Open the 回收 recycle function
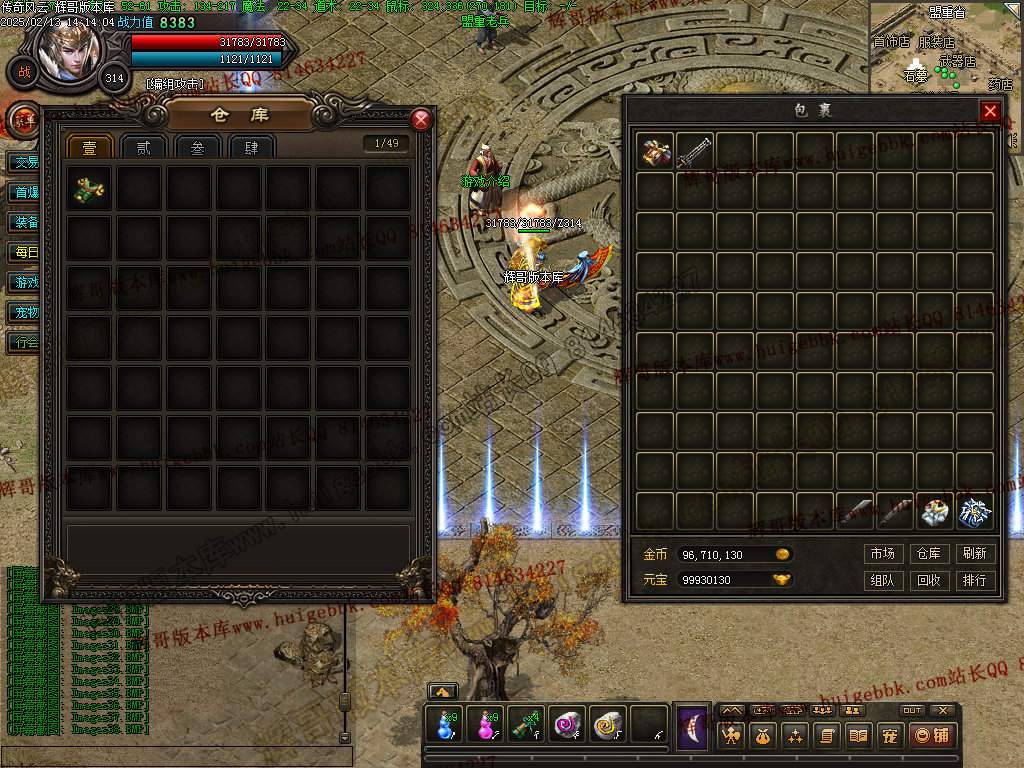The height and width of the screenshot is (768, 1024). 929,580
